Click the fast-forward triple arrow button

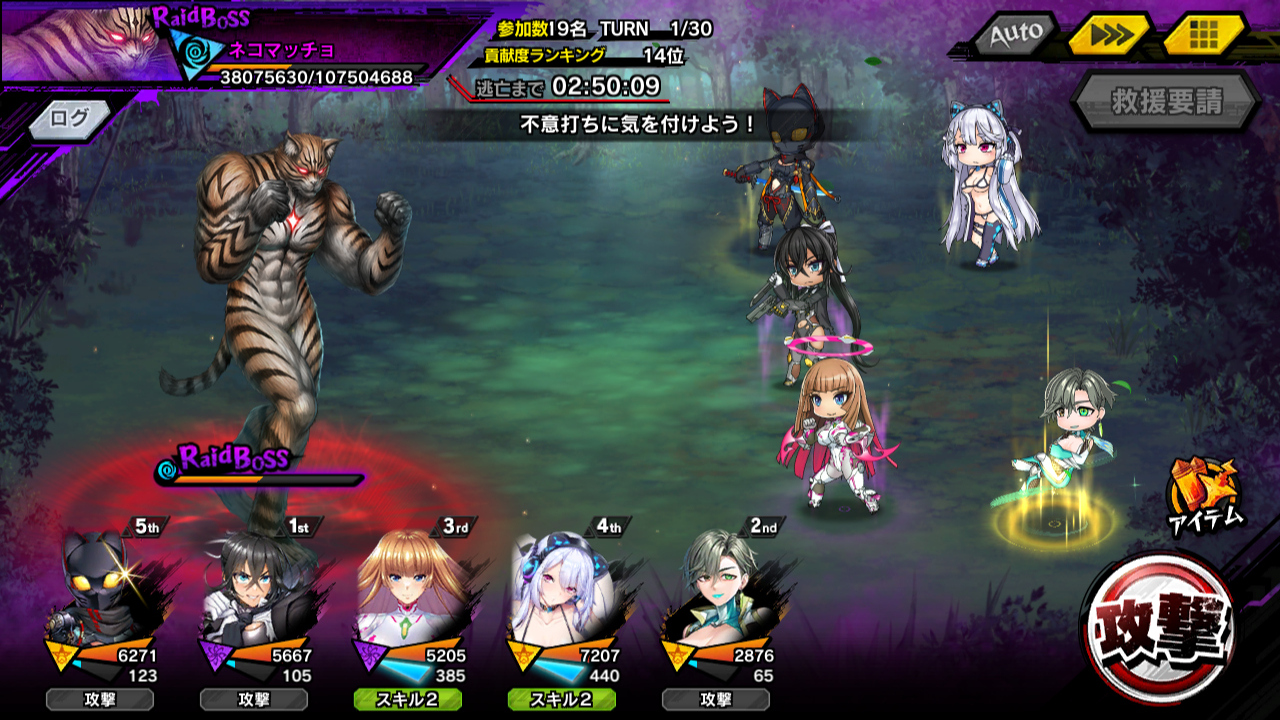(x=1110, y=35)
